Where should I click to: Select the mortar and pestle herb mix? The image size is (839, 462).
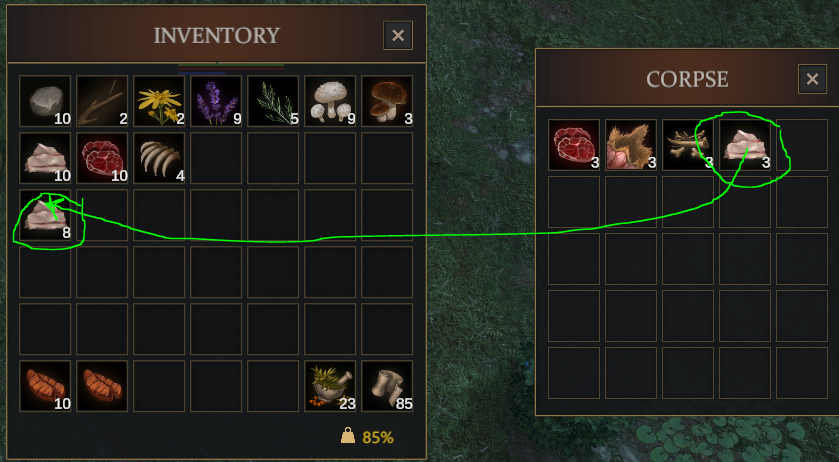coord(330,386)
